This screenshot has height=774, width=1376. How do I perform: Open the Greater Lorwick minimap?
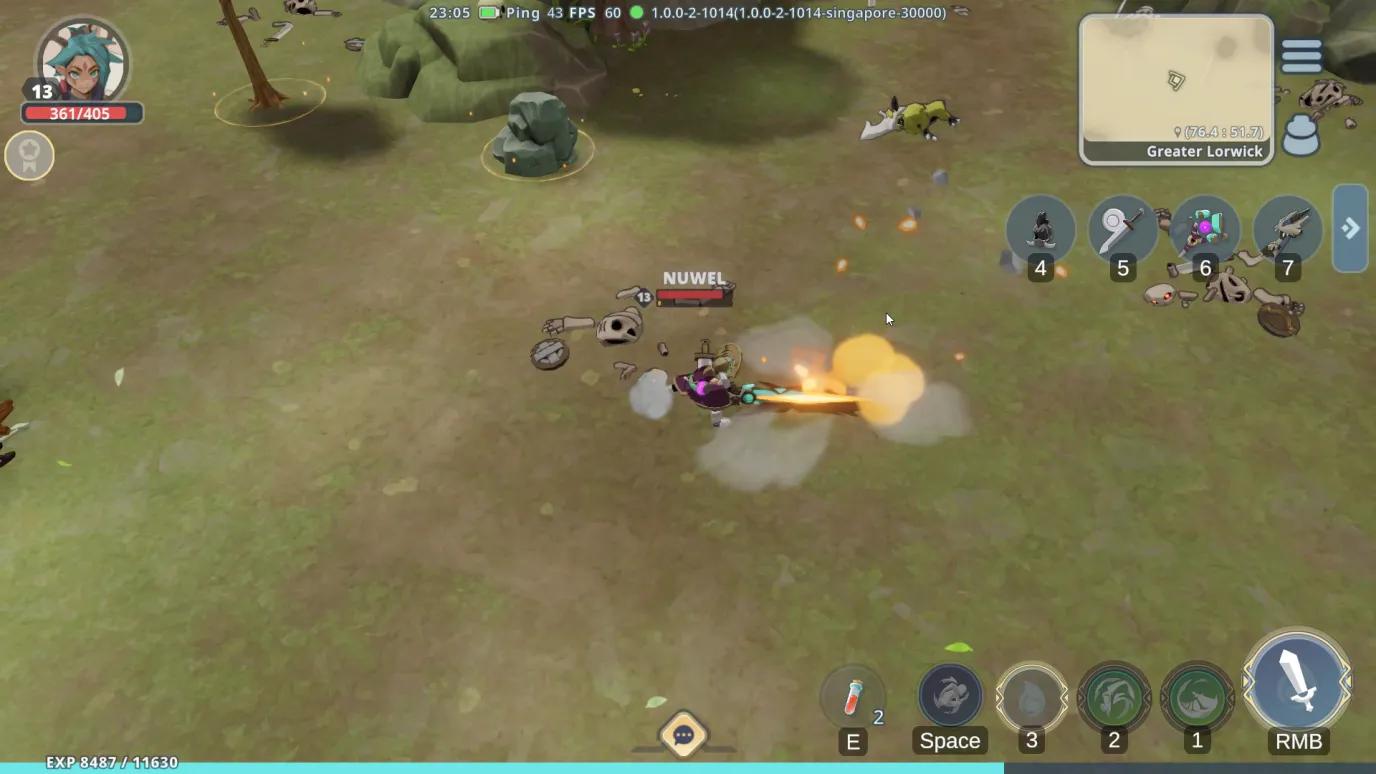pos(1175,89)
